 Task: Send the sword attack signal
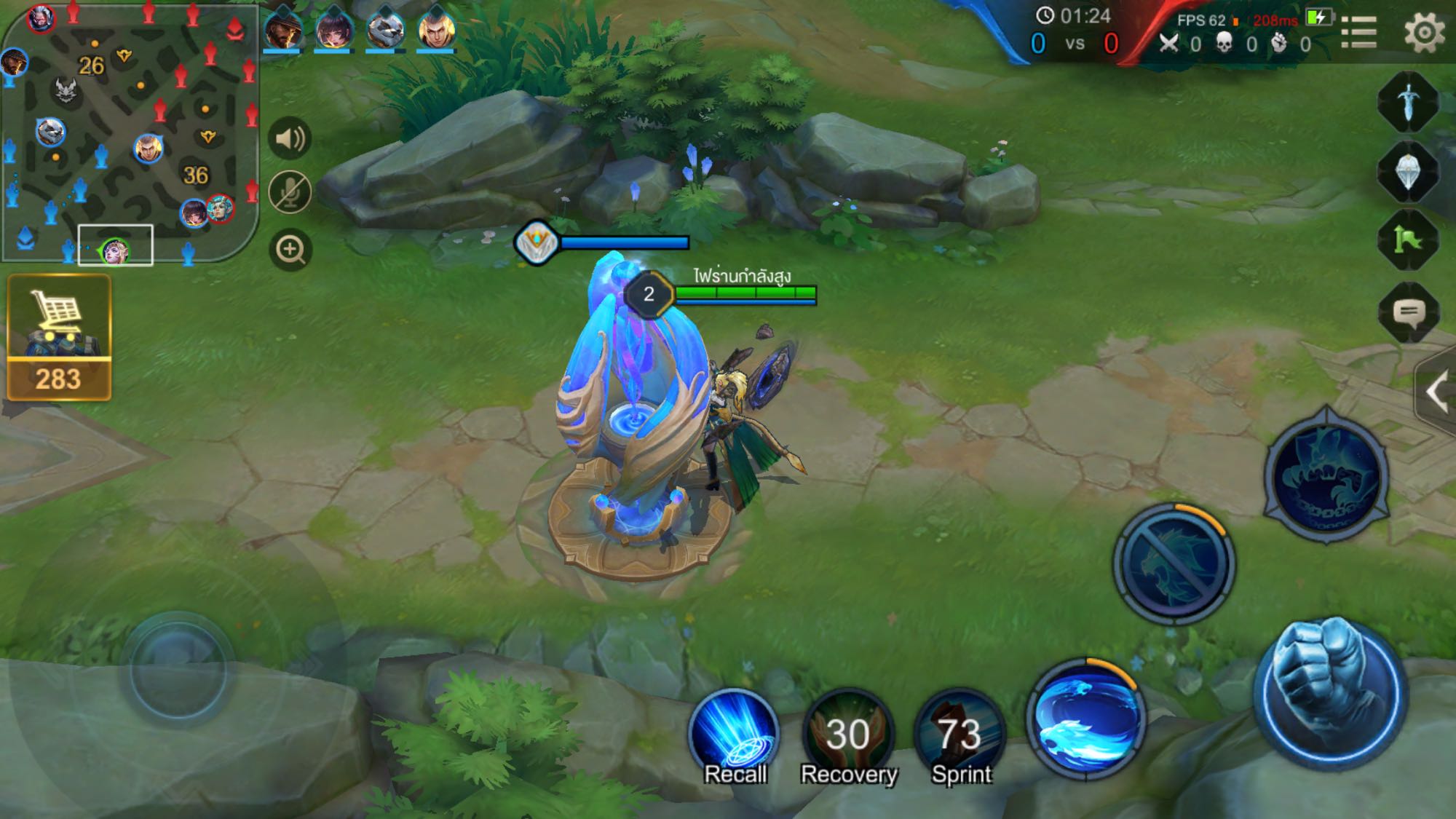point(1409,102)
